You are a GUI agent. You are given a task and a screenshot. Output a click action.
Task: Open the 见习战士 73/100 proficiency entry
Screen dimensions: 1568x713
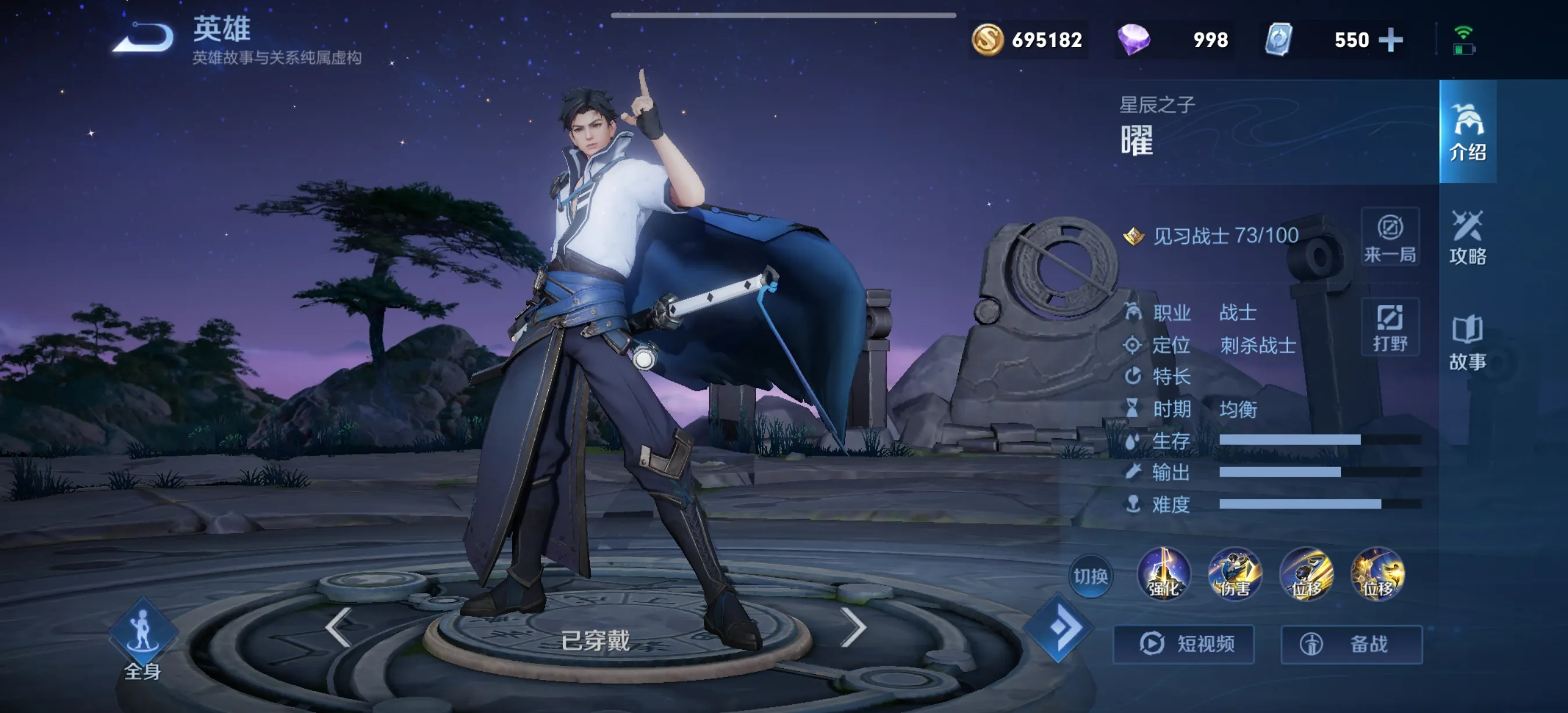pyautogui.click(x=1225, y=236)
